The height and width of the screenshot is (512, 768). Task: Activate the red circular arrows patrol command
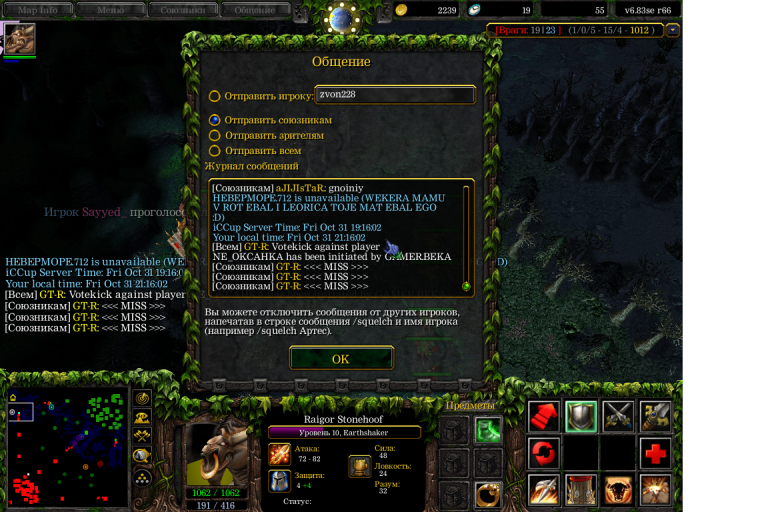[544, 454]
